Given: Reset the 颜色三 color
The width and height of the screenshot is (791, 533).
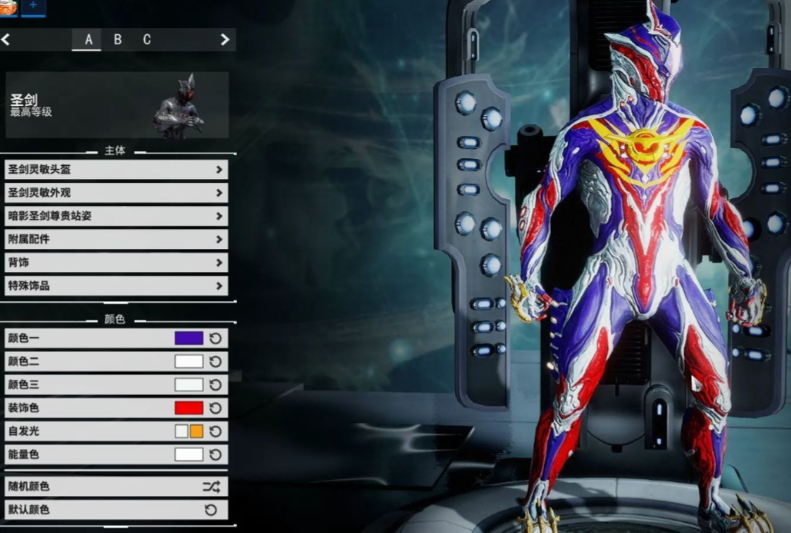Looking at the screenshot, I should point(215,384).
